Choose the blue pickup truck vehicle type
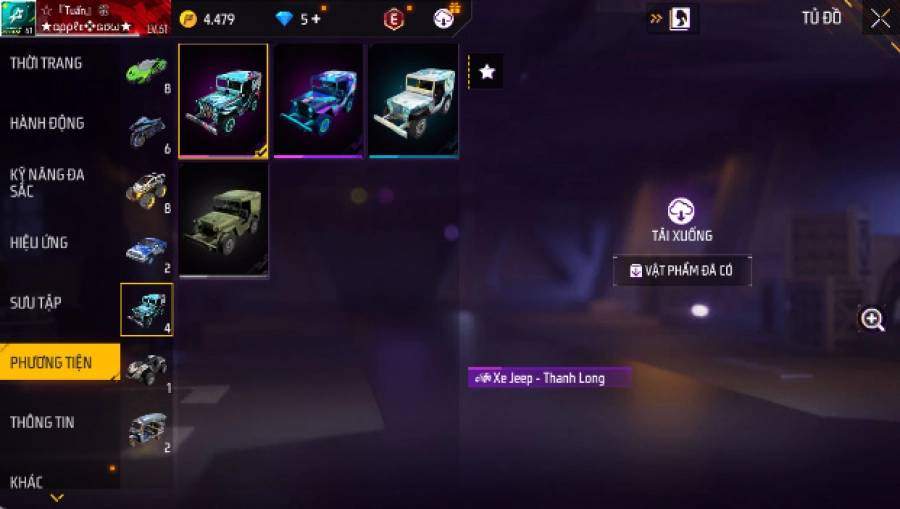This screenshot has height=509, width=900. point(146,250)
